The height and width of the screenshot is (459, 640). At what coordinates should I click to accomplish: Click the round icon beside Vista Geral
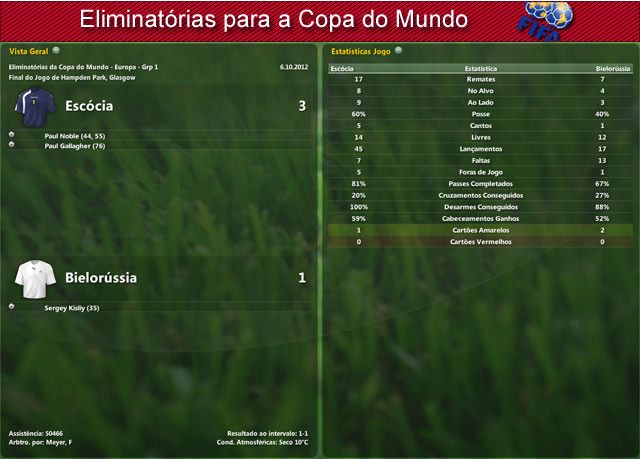pos(56,49)
